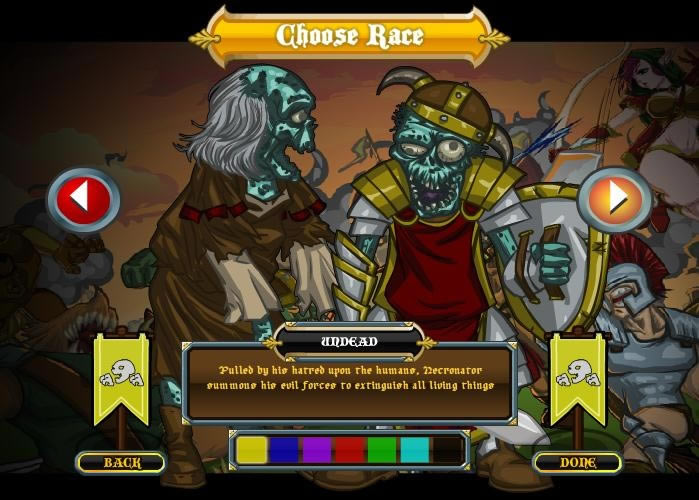This screenshot has width=699, height=500.
Task: Pick the yellow team color
Action: pos(252,450)
